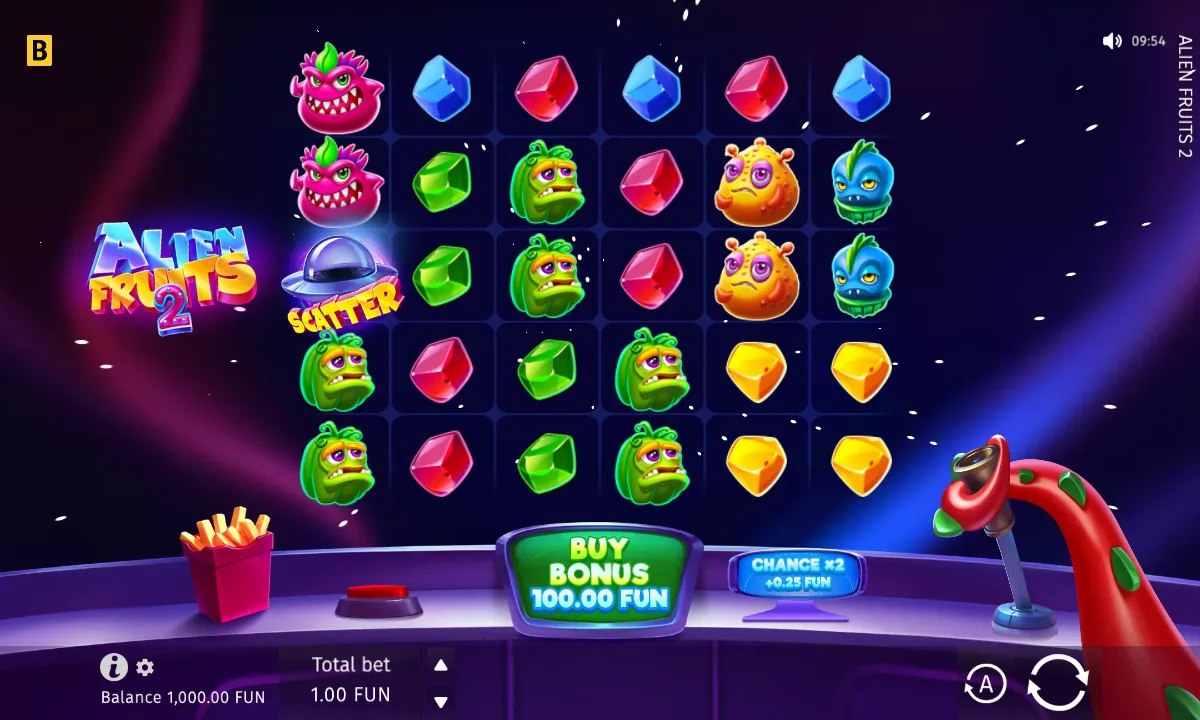The image size is (1200, 720).
Task: Activate the Chance x2 option
Action: (797, 573)
